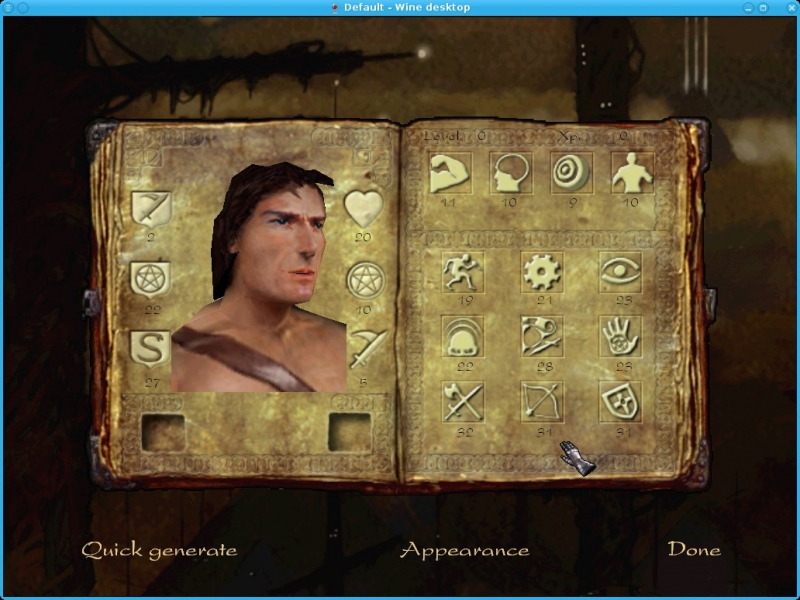Image resolution: width=800 pixels, height=600 pixels.
Task: Select the Close Combat crossed-weapons skill
Action: pyautogui.click(x=463, y=402)
